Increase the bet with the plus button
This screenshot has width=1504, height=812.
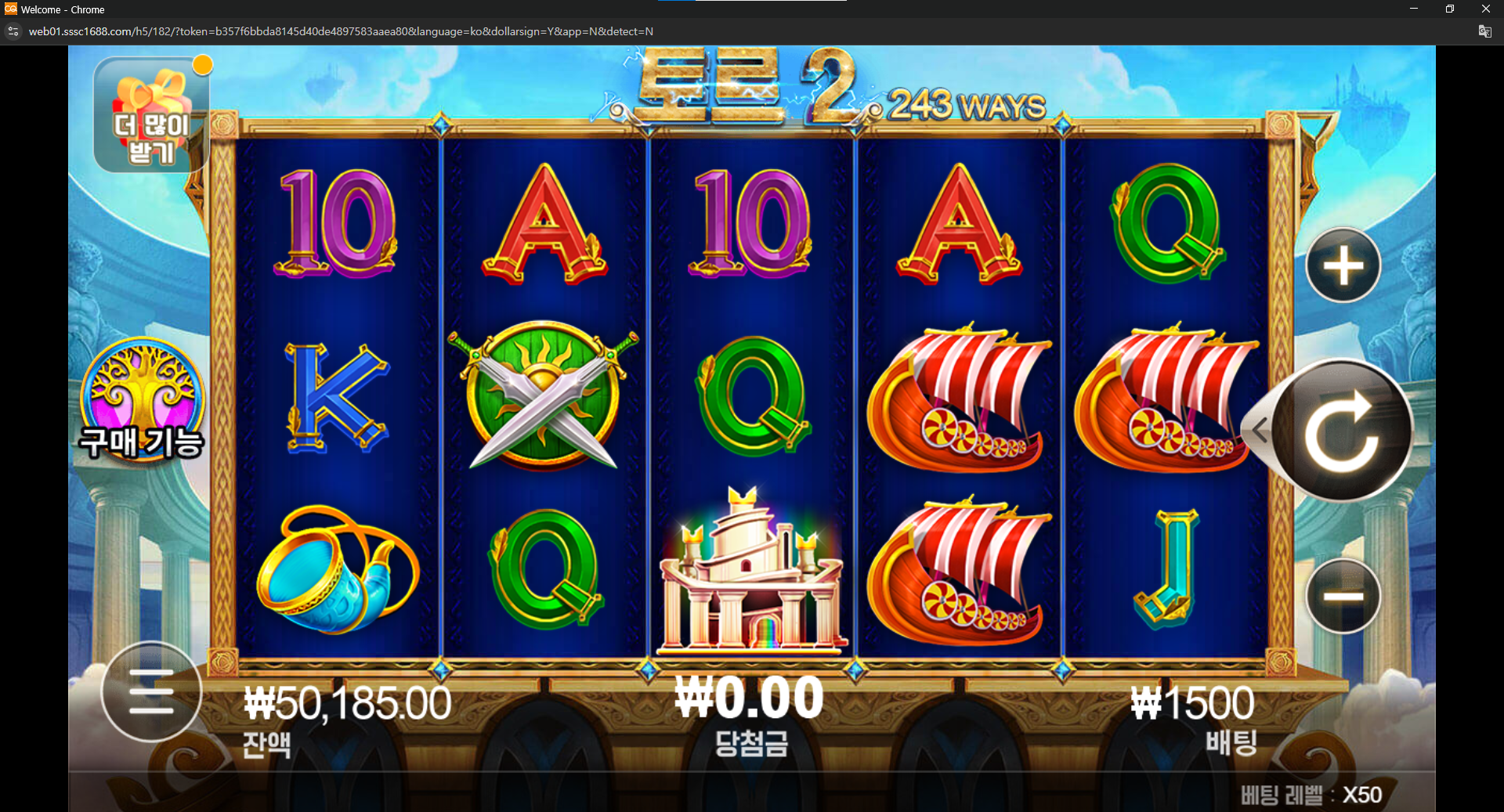pyautogui.click(x=1343, y=265)
